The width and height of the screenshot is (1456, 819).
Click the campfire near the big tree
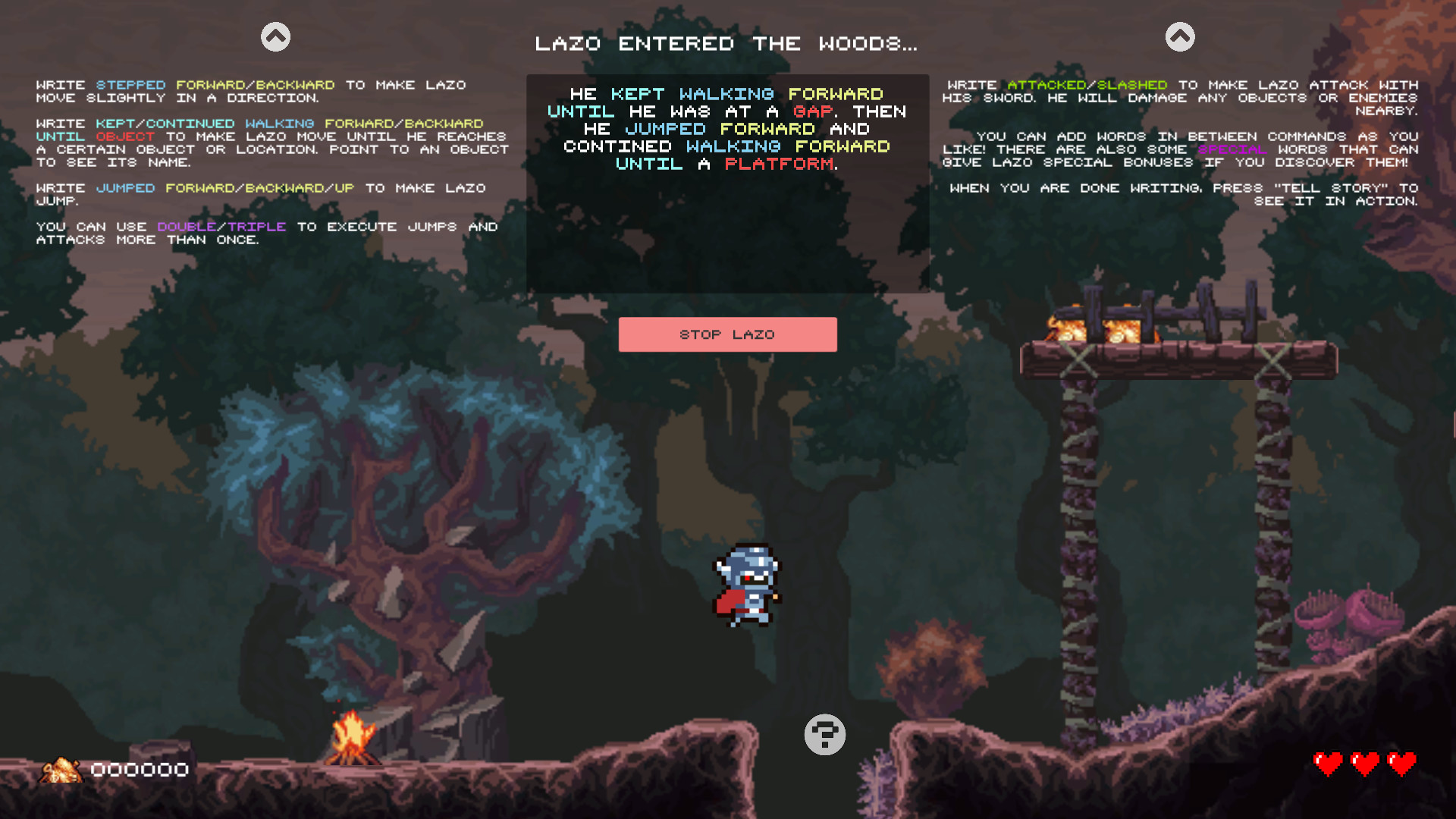point(353,739)
